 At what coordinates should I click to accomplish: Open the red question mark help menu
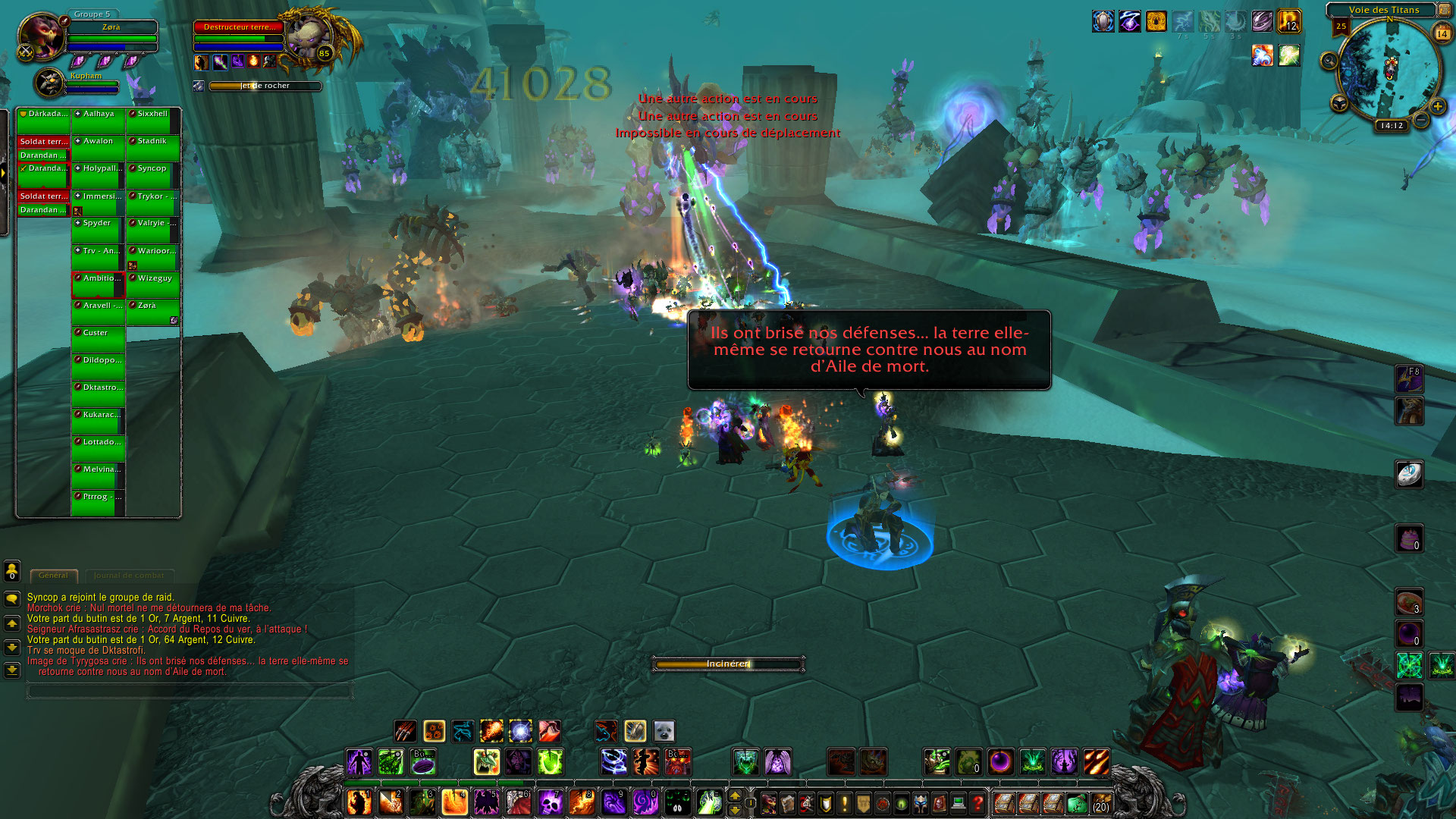[x=977, y=802]
